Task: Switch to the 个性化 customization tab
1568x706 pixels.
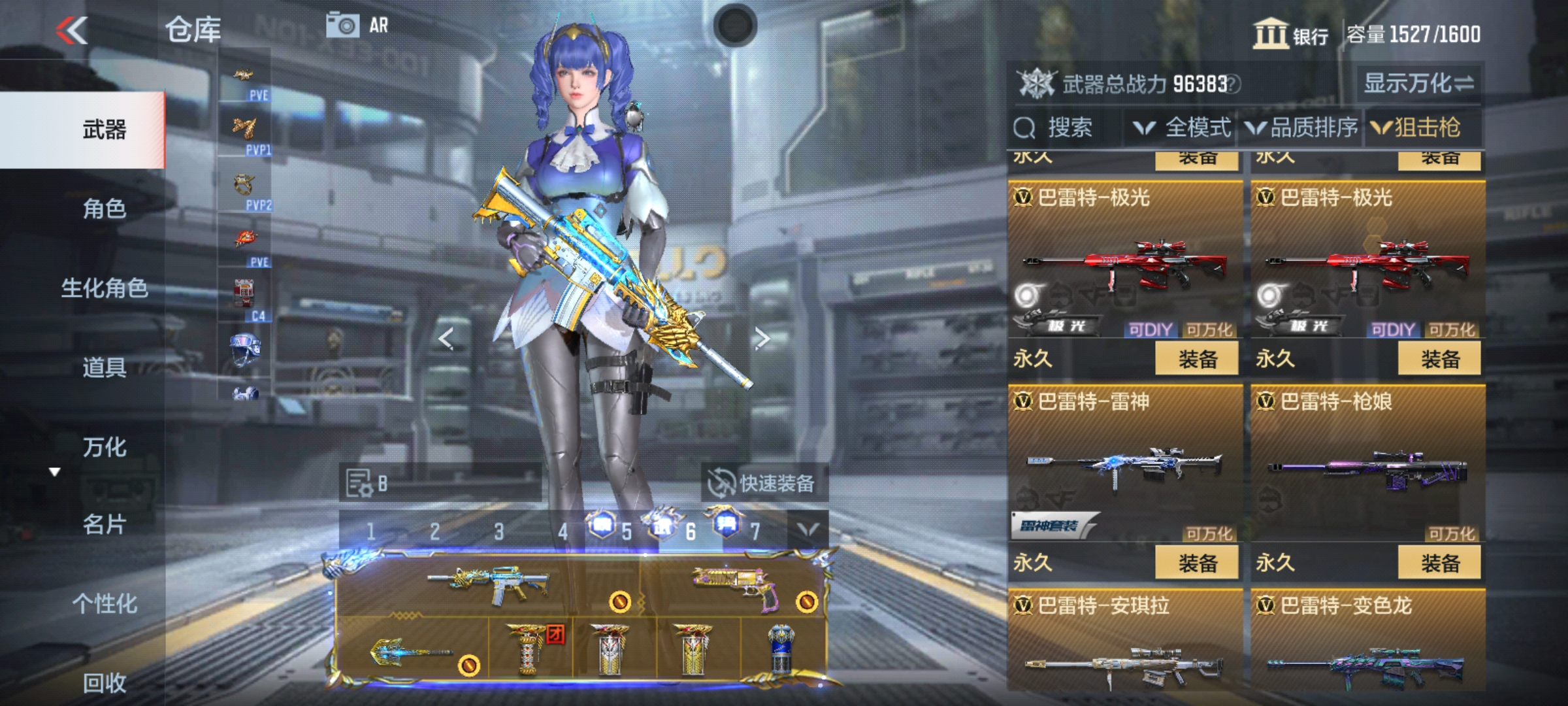Action: 105,603
